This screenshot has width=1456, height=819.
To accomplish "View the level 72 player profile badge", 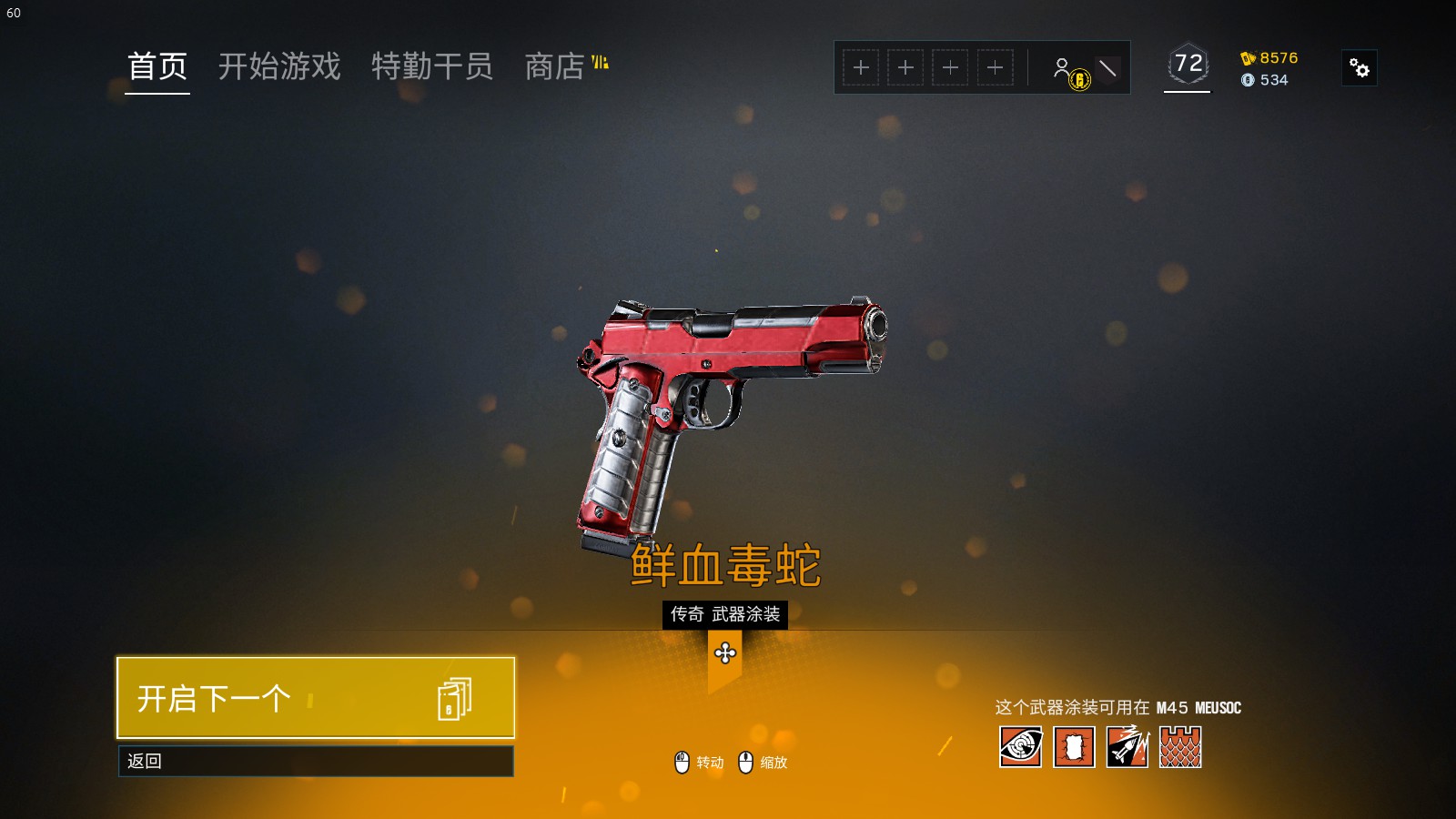I will 1188,64.
